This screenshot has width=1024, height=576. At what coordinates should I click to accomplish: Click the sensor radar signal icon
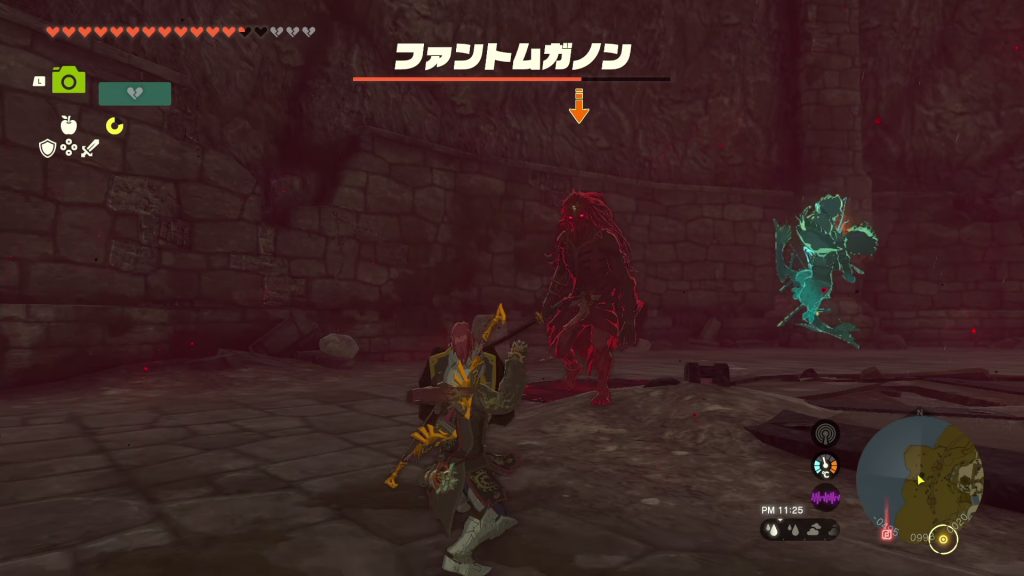(x=825, y=434)
